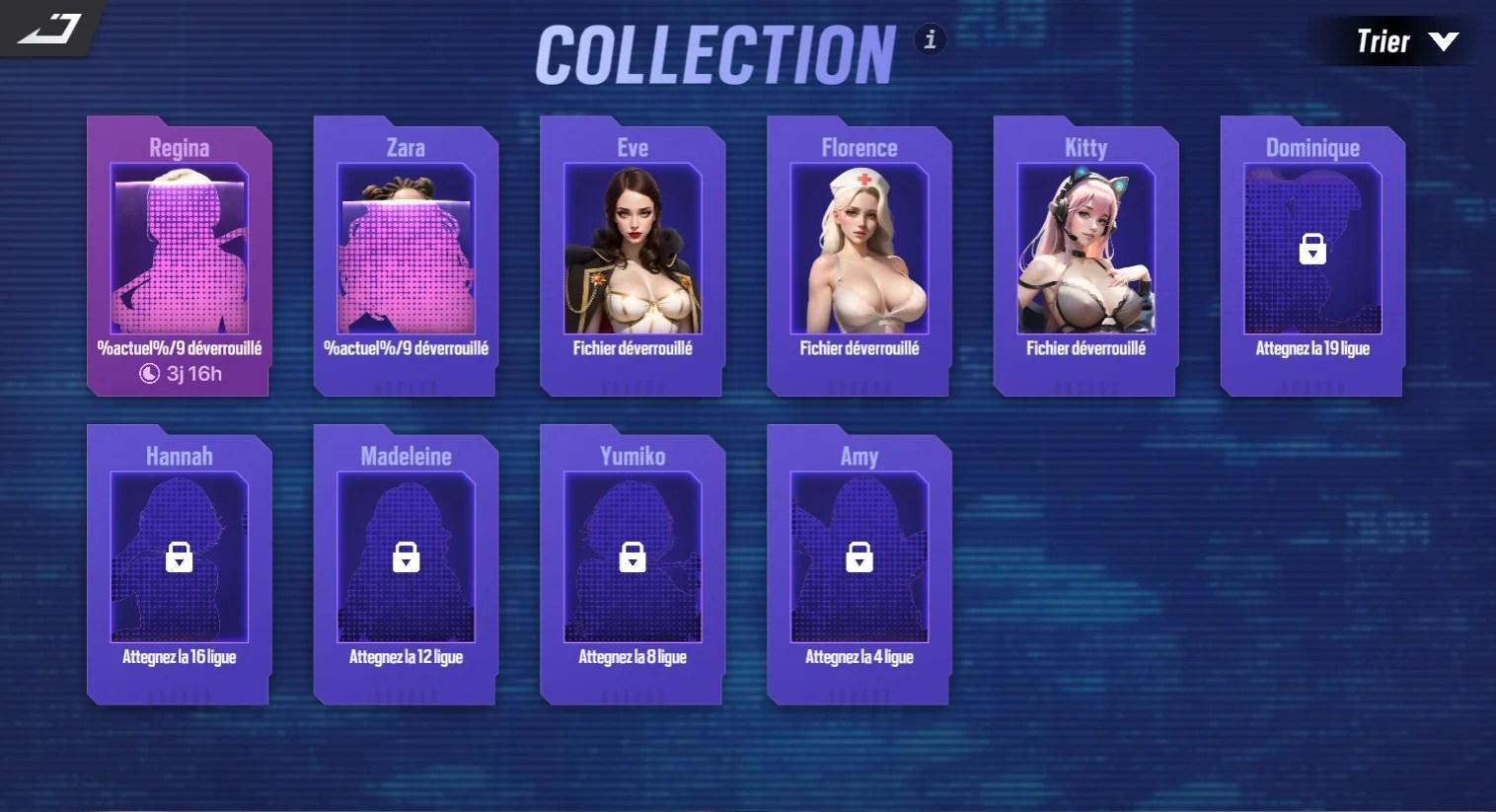Select the locked Hannah card
Image resolution: width=1496 pixels, height=812 pixels.
coord(179,563)
